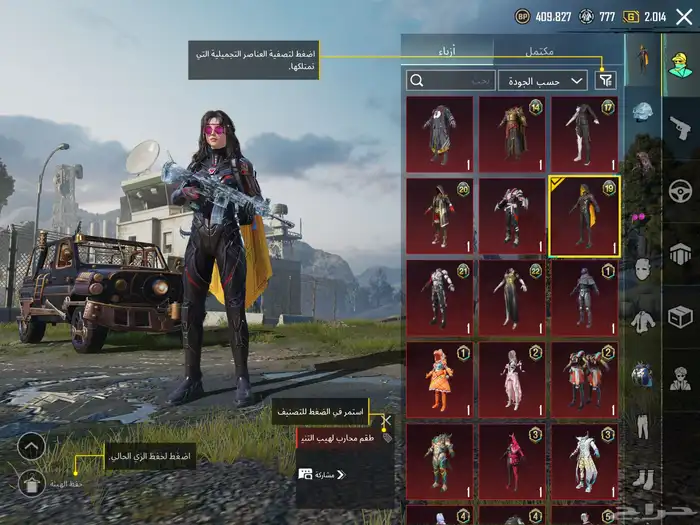Open the steering wheel vehicles category
This screenshot has width=700, height=525.
(680, 190)
